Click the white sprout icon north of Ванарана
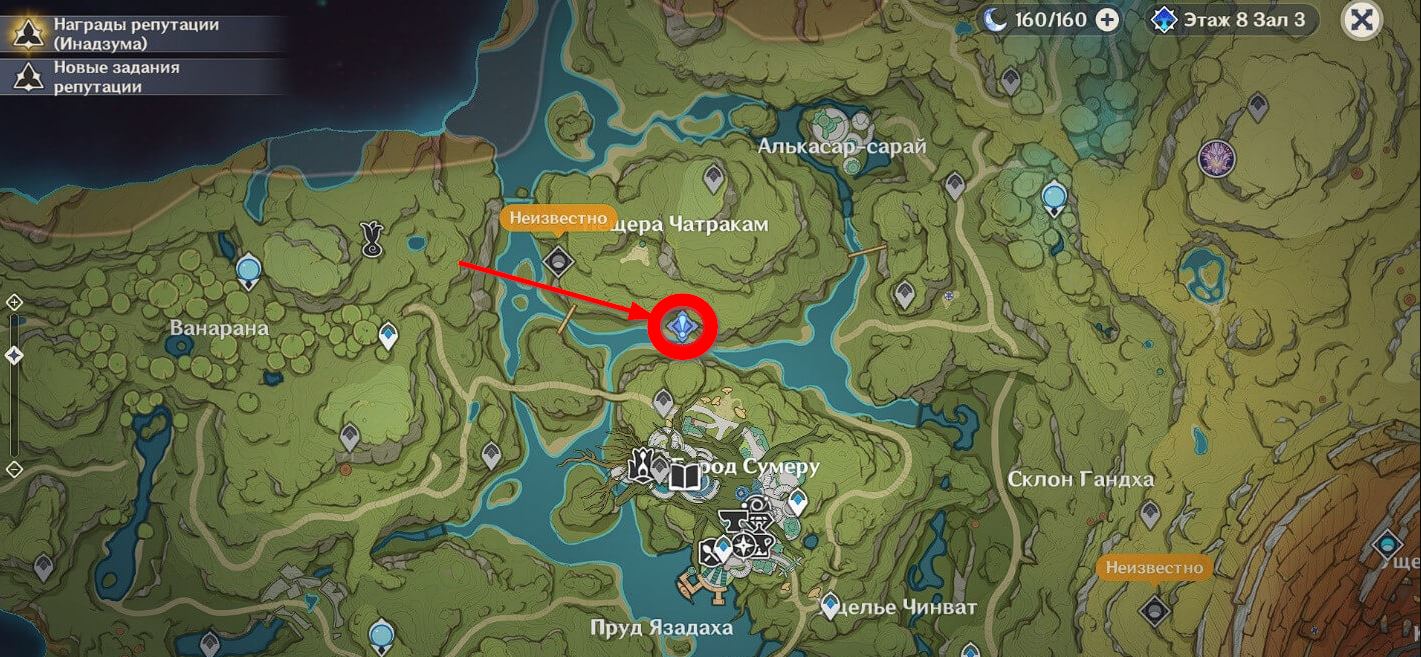Screen dimensions: 1421x657 [371, 237]
